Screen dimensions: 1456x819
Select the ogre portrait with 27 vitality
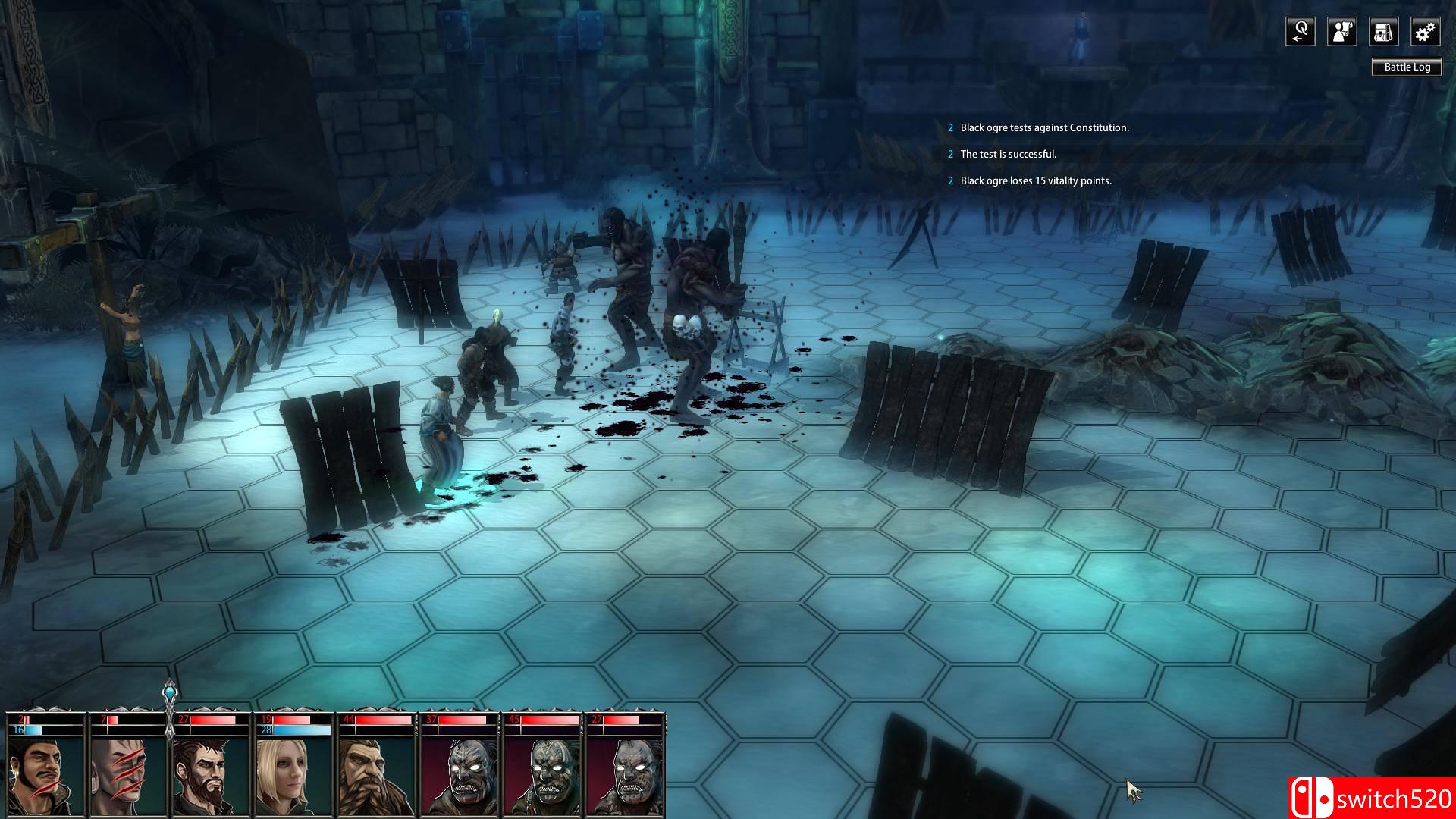point(626,775)
